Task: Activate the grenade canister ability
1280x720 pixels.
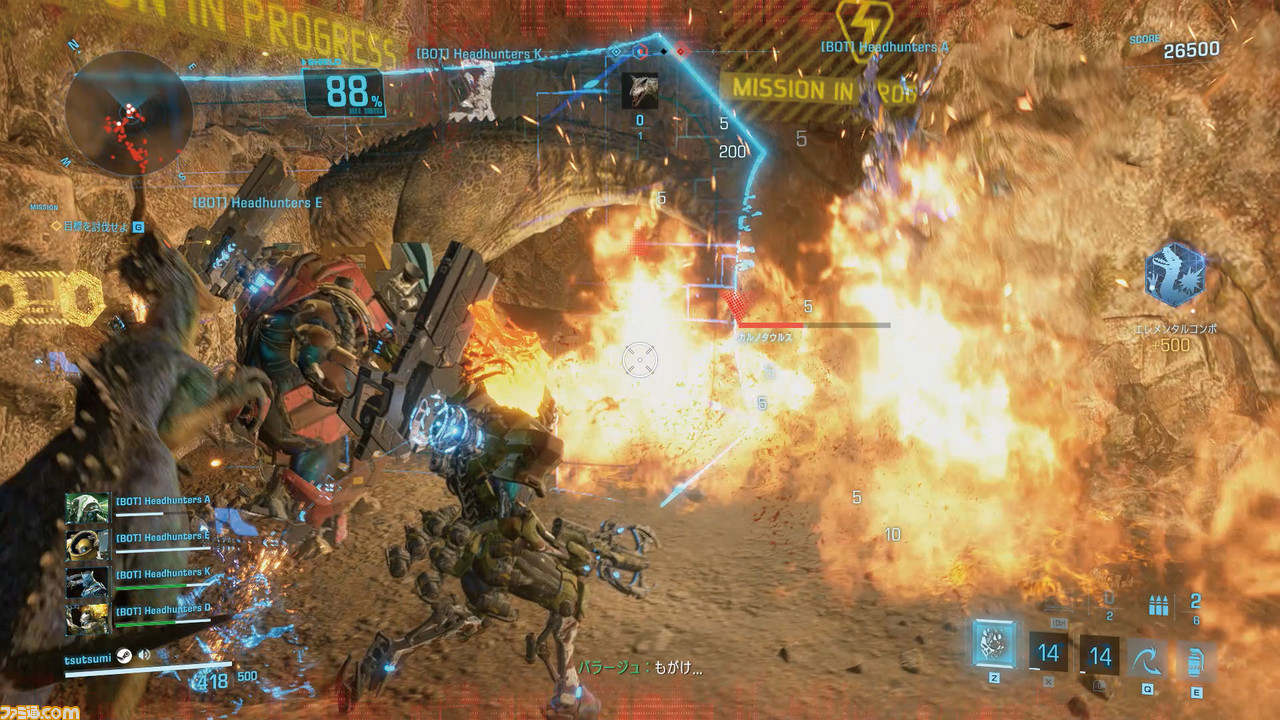Action: click(1195, 658)
